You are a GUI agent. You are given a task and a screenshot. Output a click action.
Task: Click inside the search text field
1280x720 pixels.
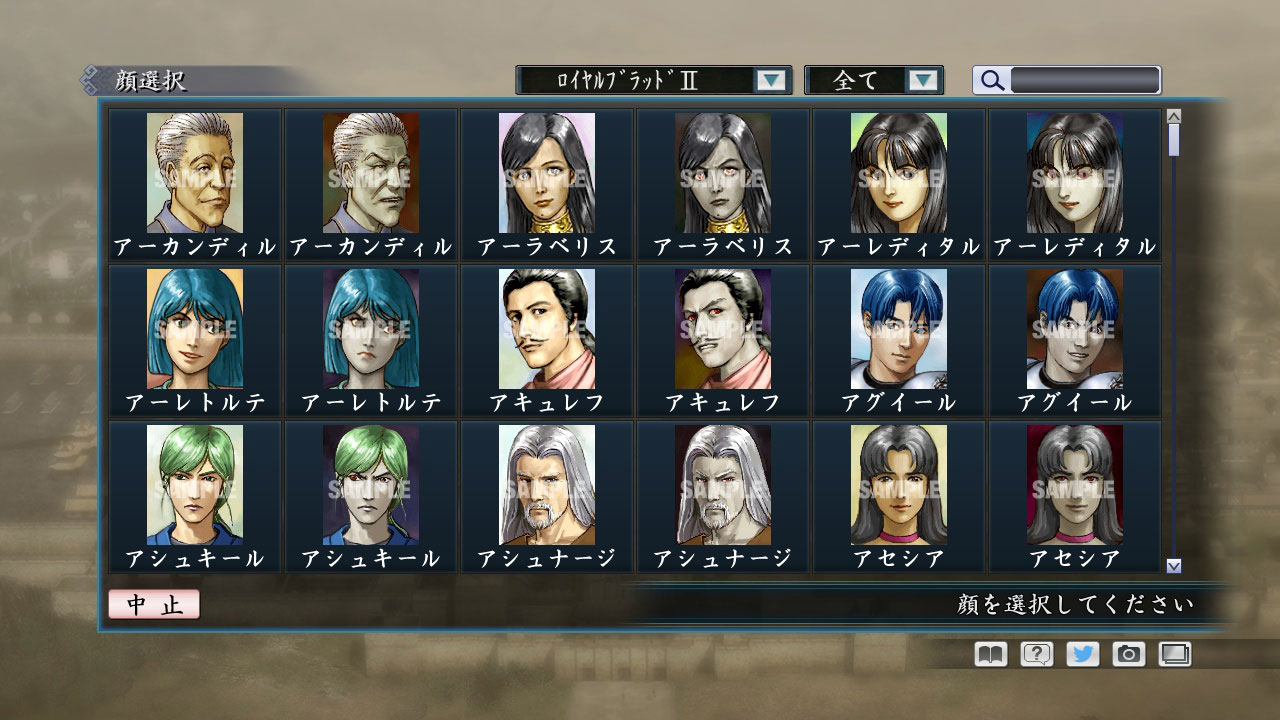(x=1085, y=80)
